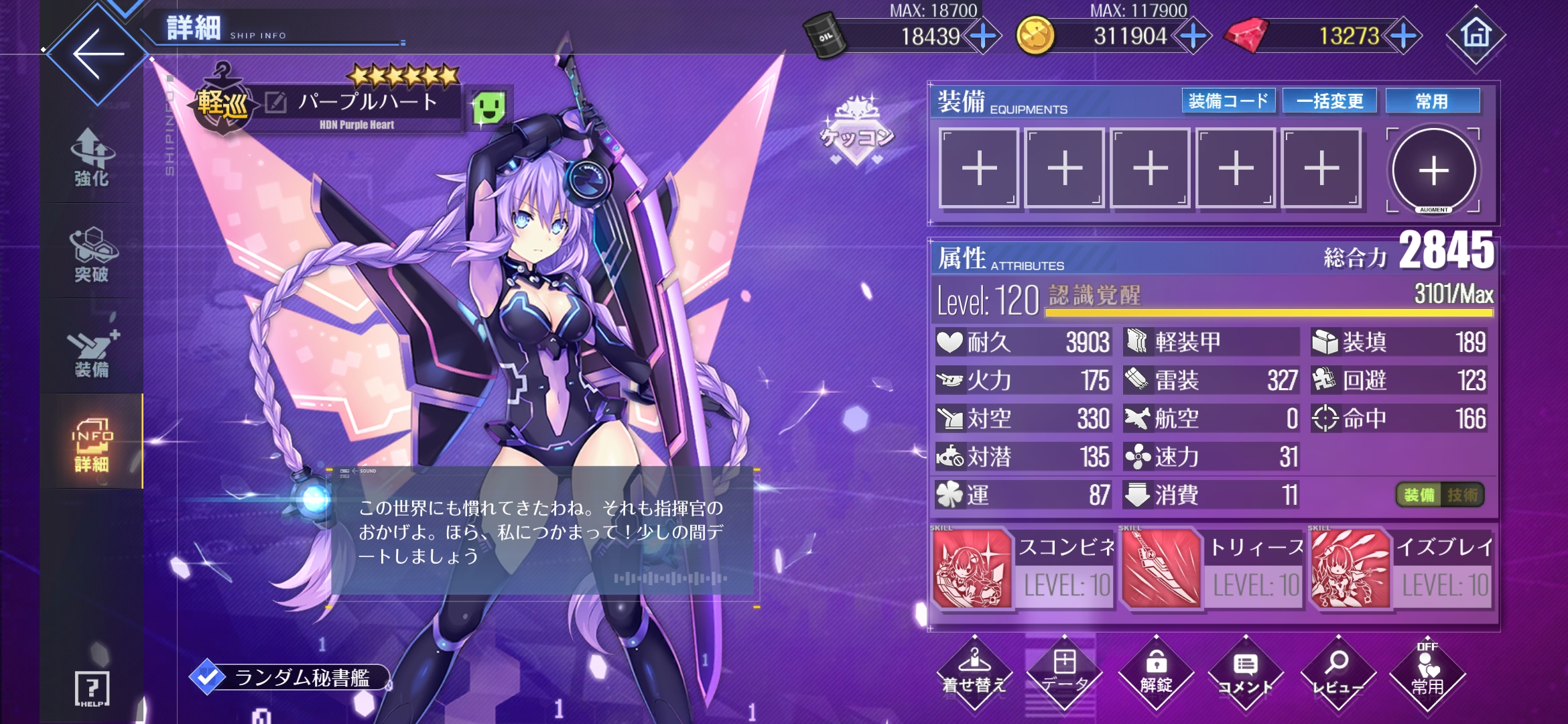
Task: Go back with the arrow button
Action: [97, 54]
